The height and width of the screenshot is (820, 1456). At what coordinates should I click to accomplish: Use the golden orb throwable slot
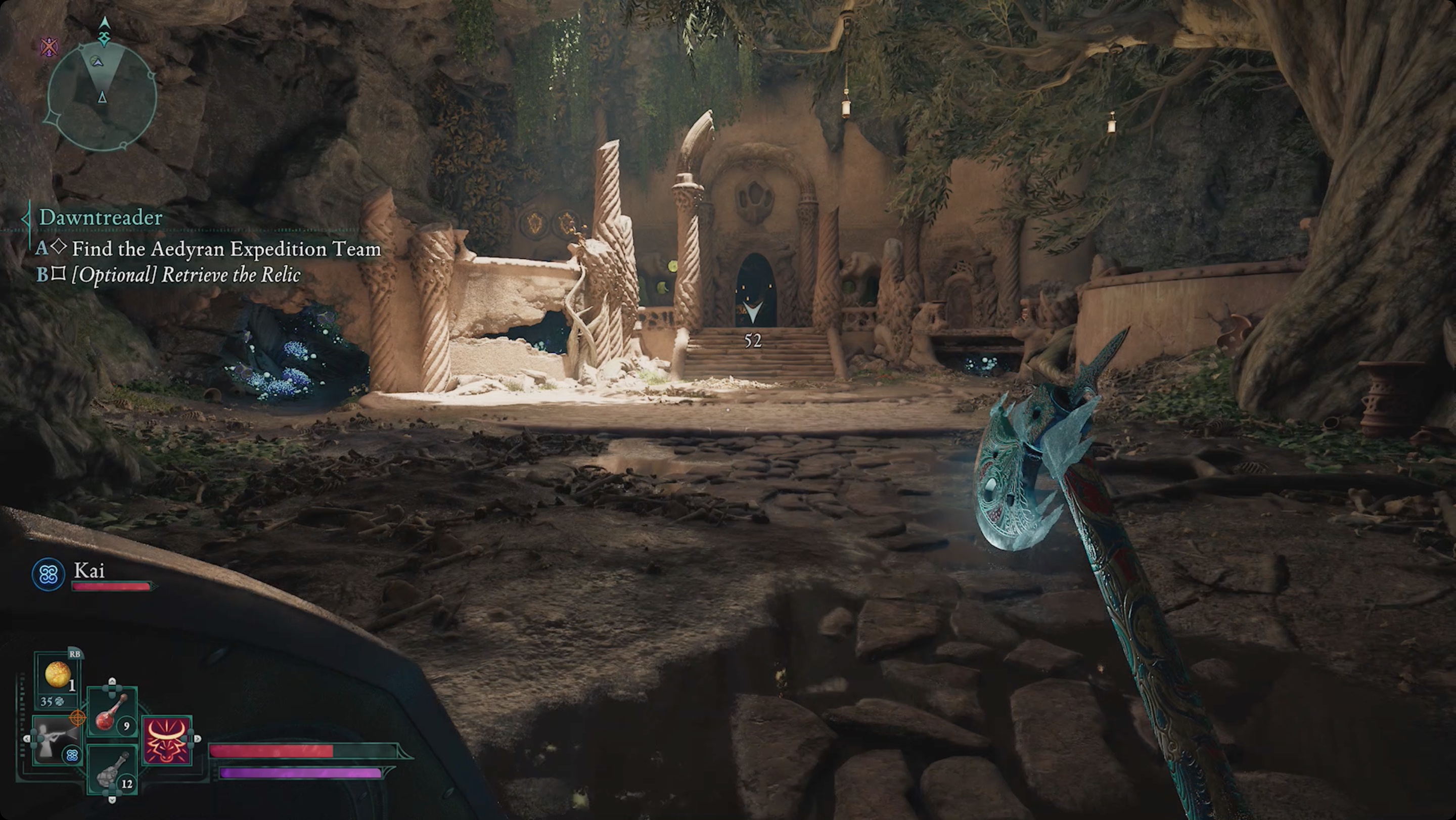(57, 676)
